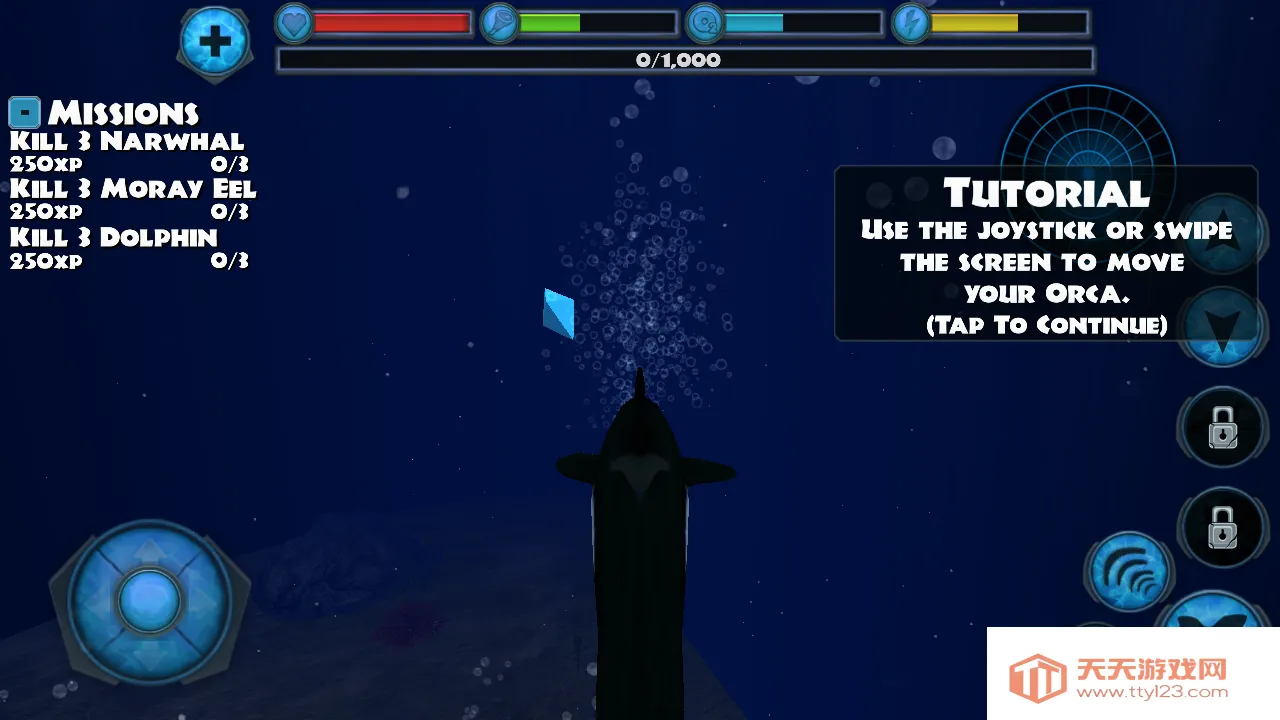This screenshot has width=1280, height=720.
Task: Open the blue plus button menu
Action: coord(215,40)
